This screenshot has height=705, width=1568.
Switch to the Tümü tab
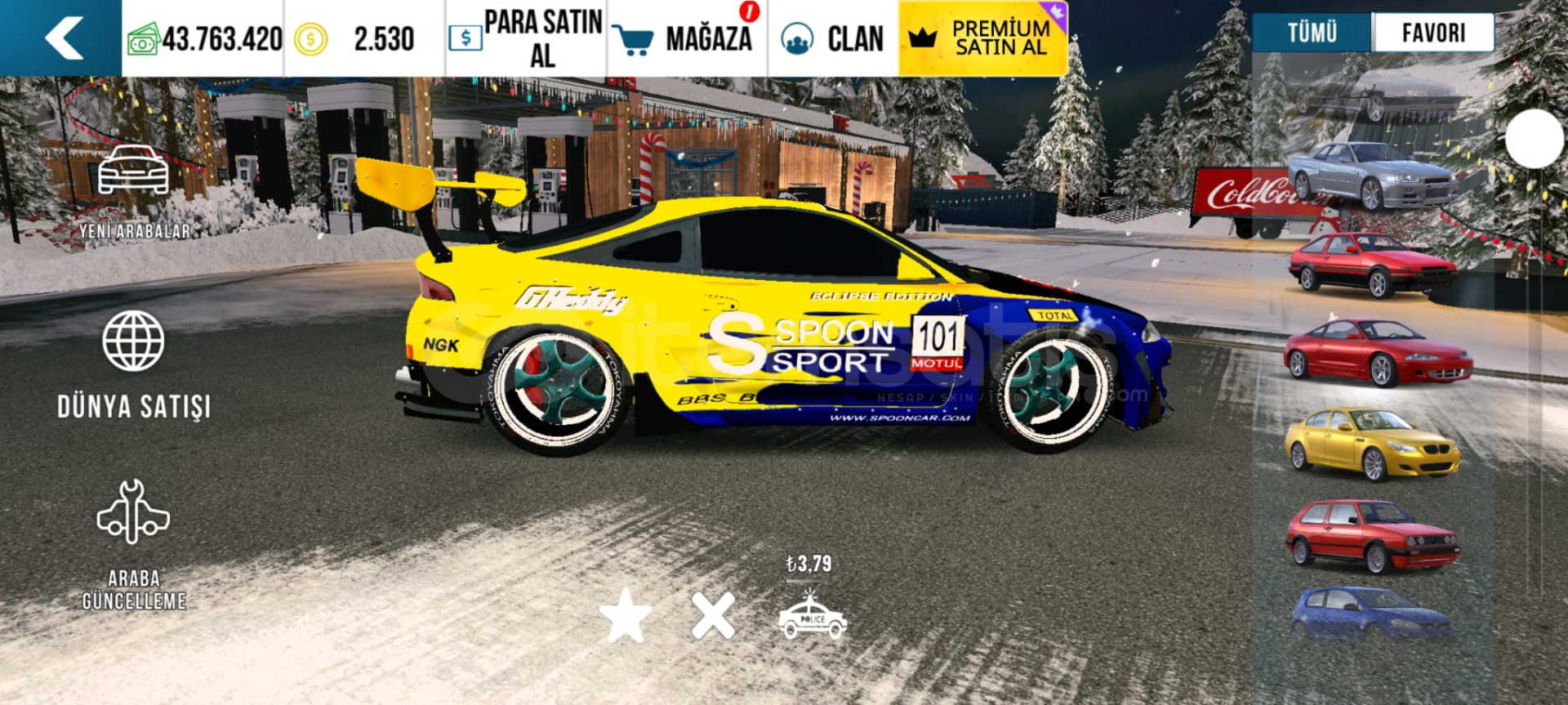1312,33
